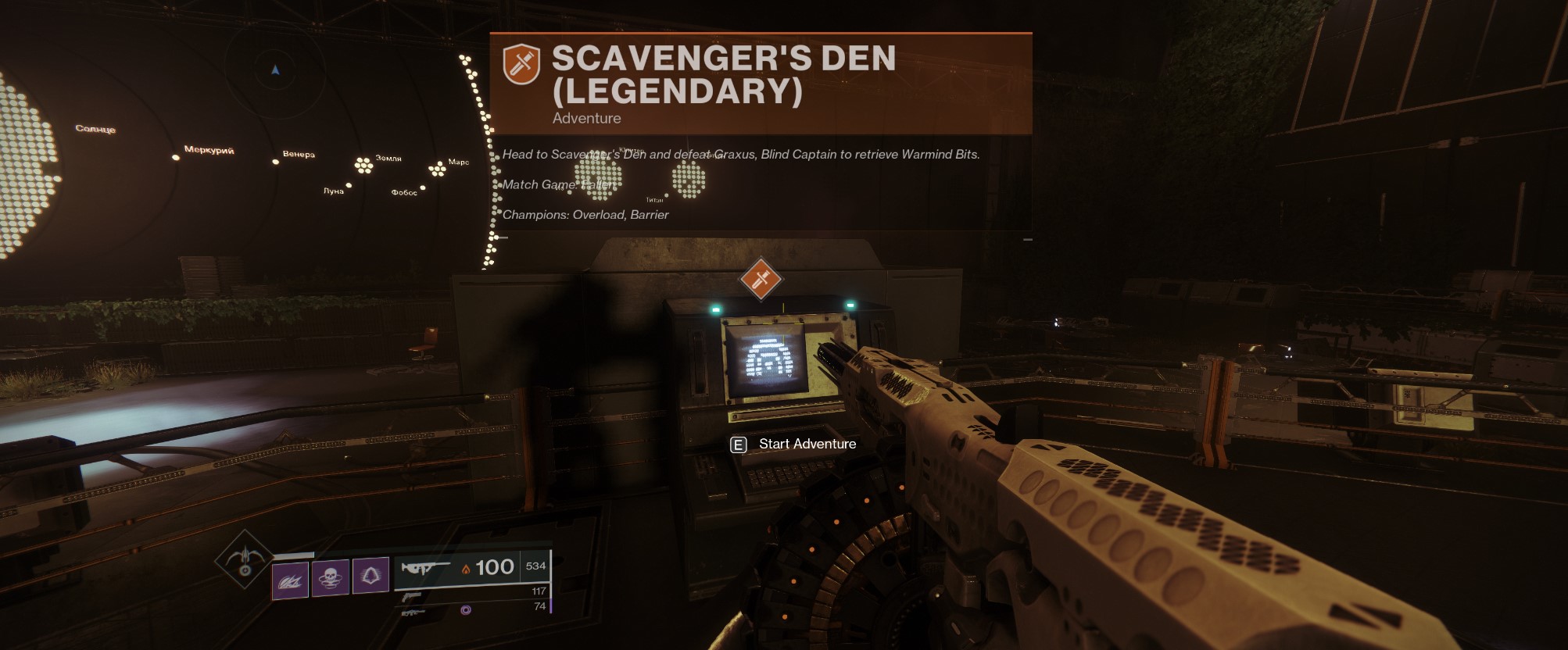Click the third purple modifier buff icon

(371, 576)
